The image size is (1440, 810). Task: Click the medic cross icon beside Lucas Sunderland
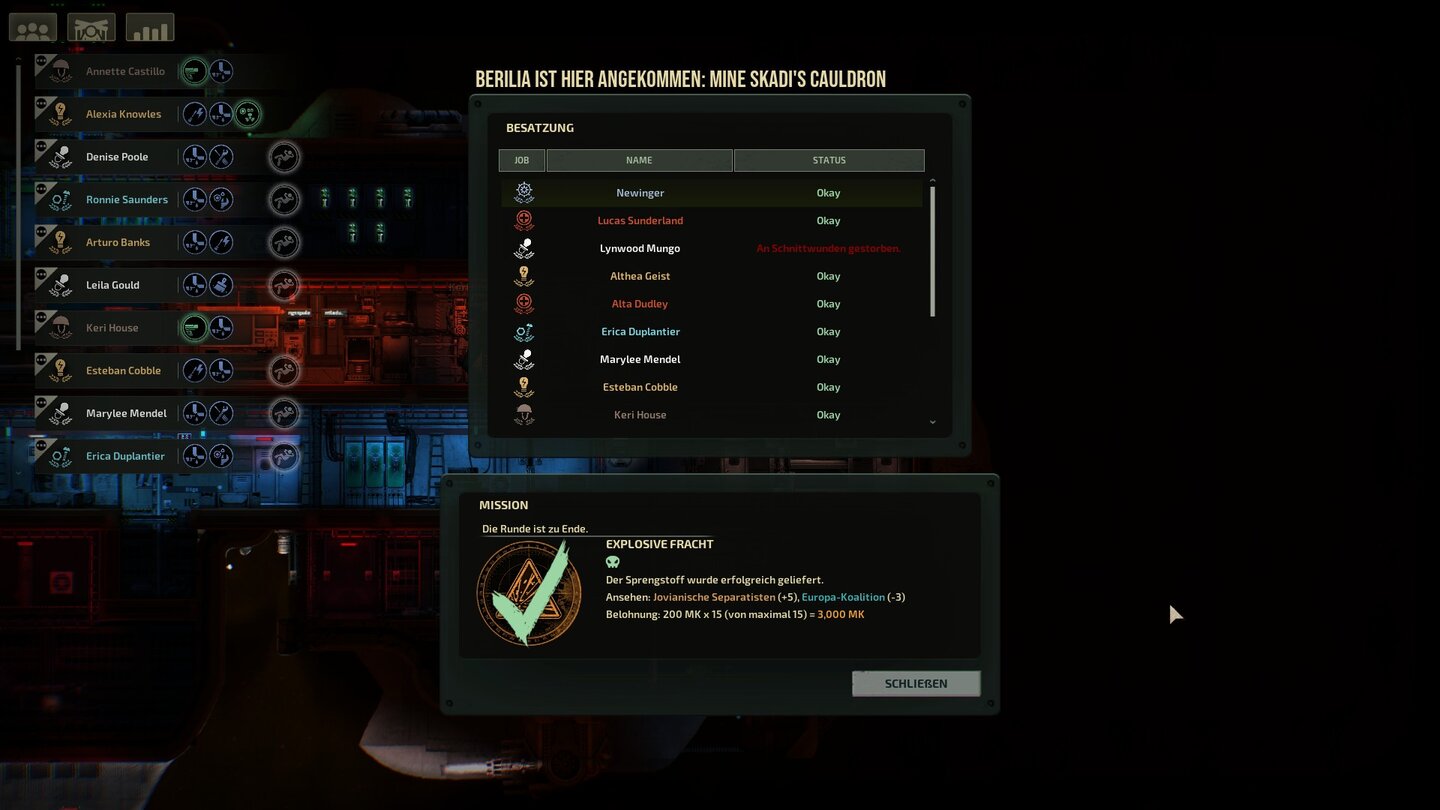523,219
